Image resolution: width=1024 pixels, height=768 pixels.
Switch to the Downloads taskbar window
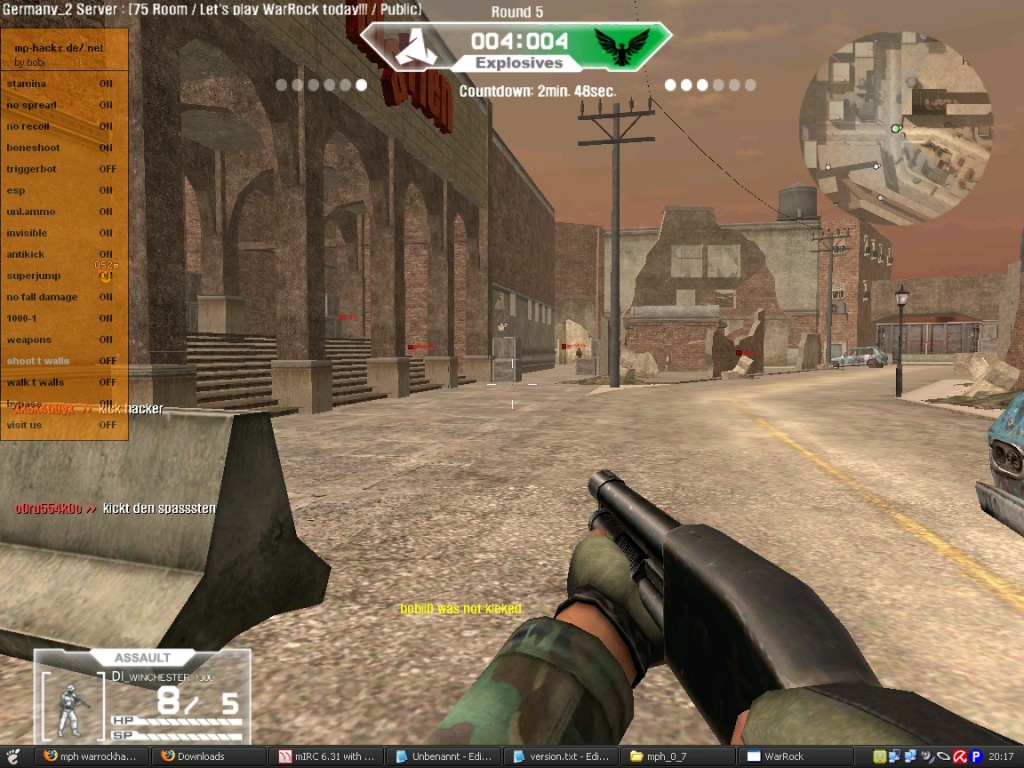point(208,757)
